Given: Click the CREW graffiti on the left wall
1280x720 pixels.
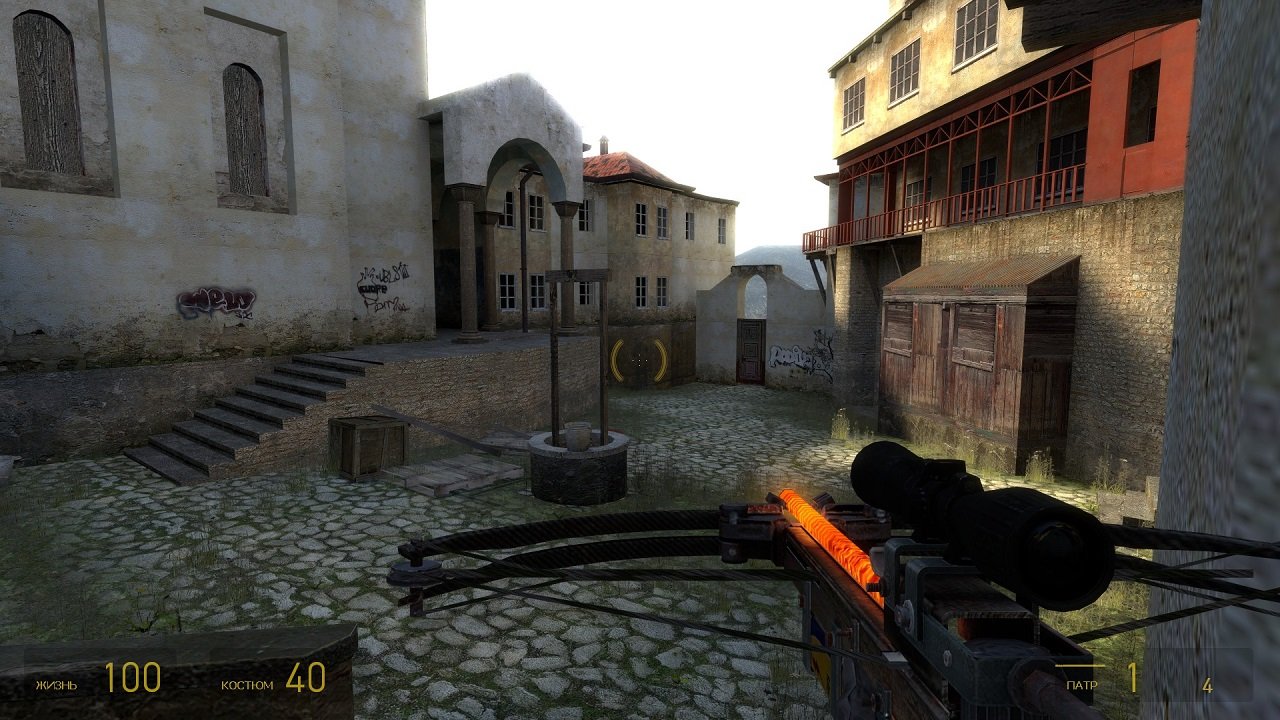Looking at the screenshot, I should (215, 300).
